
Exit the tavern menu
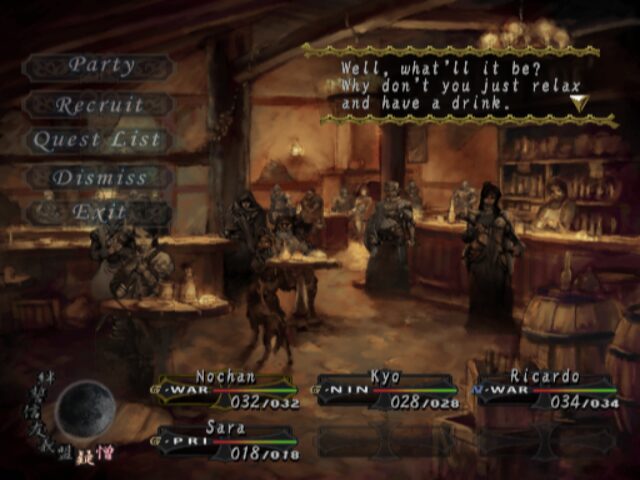[x=100, y=213]
